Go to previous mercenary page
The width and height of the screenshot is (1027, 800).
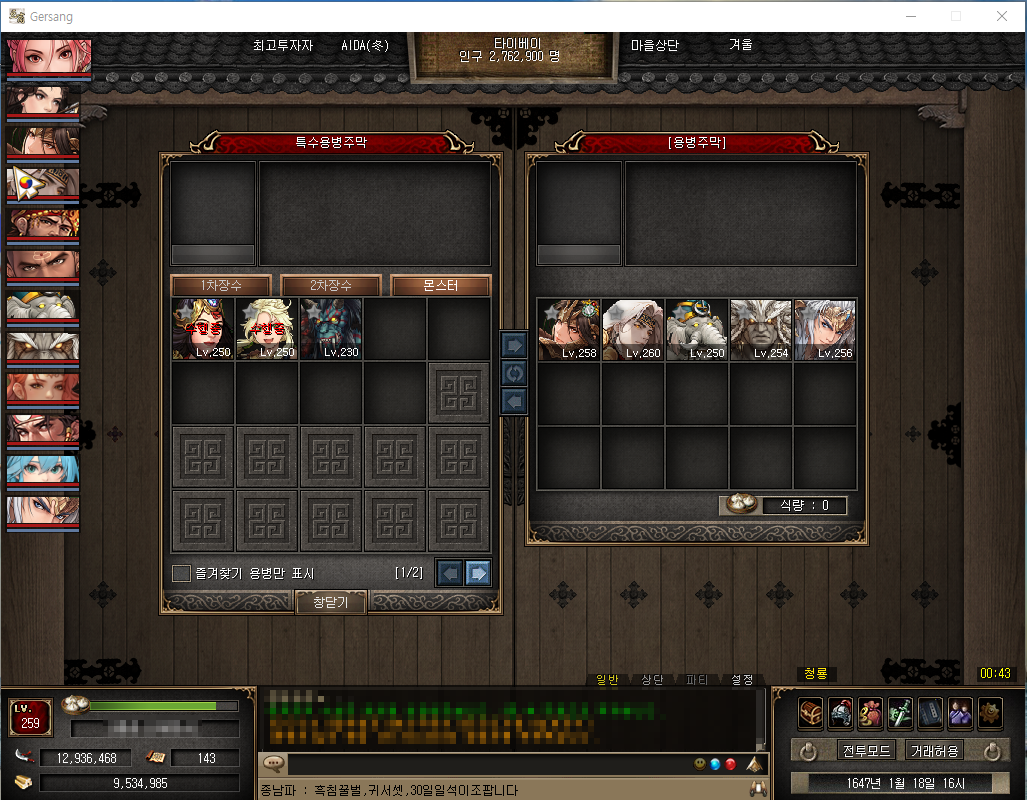click(450, 573)
